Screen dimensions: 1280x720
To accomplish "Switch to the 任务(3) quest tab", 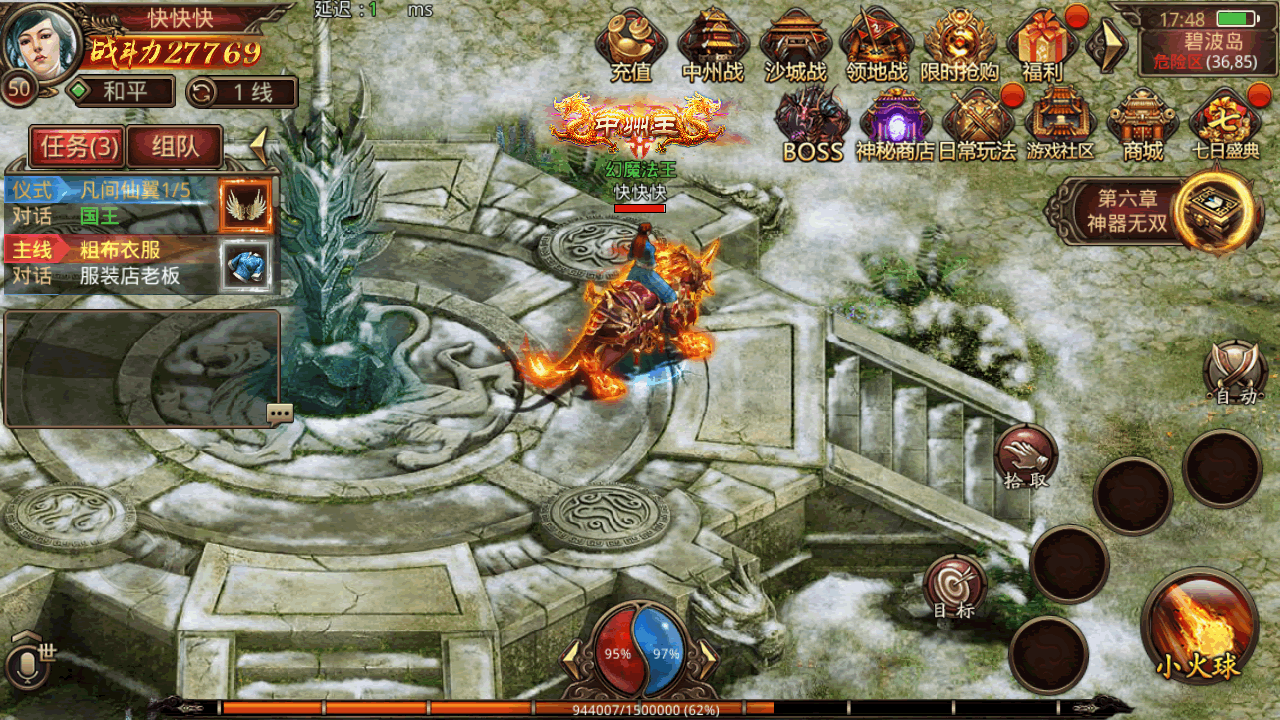I will click(79, 148).
